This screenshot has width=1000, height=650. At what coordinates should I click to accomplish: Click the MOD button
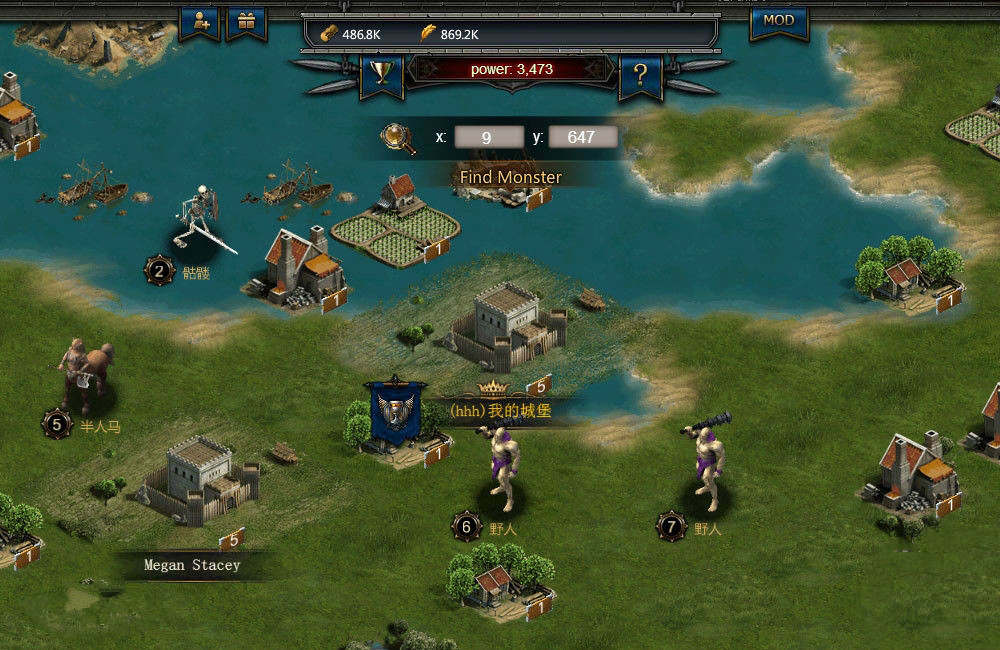[x=778, y=21]
